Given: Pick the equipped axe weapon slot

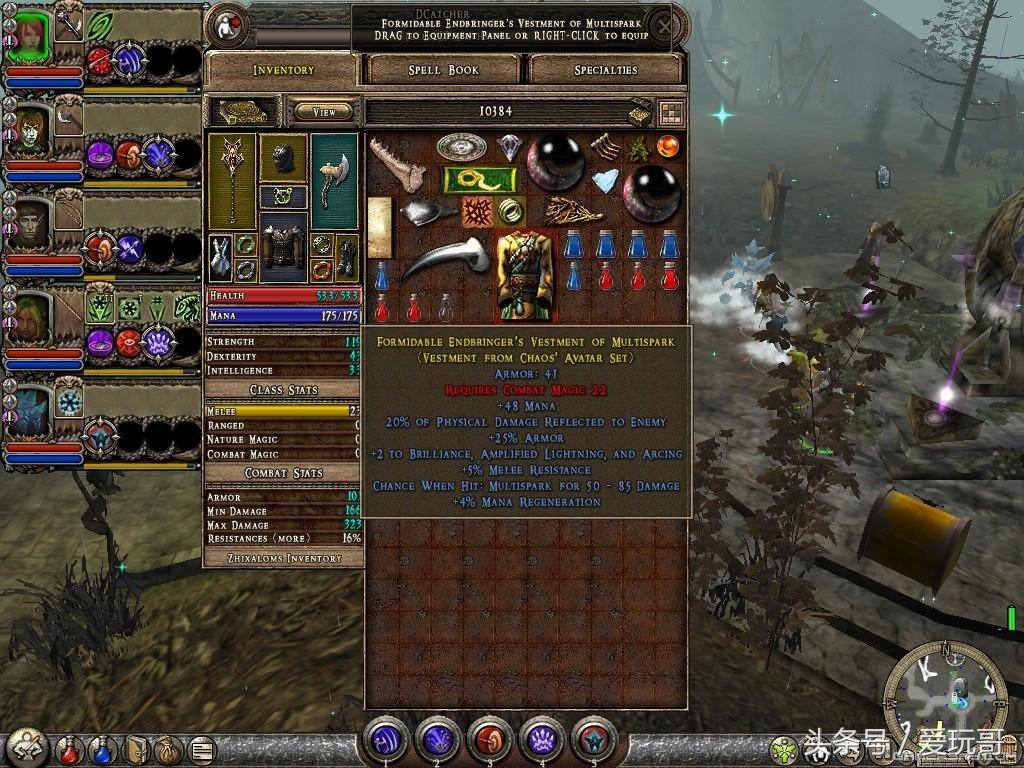Looking at the screenshot, I should tap(334, 178).
